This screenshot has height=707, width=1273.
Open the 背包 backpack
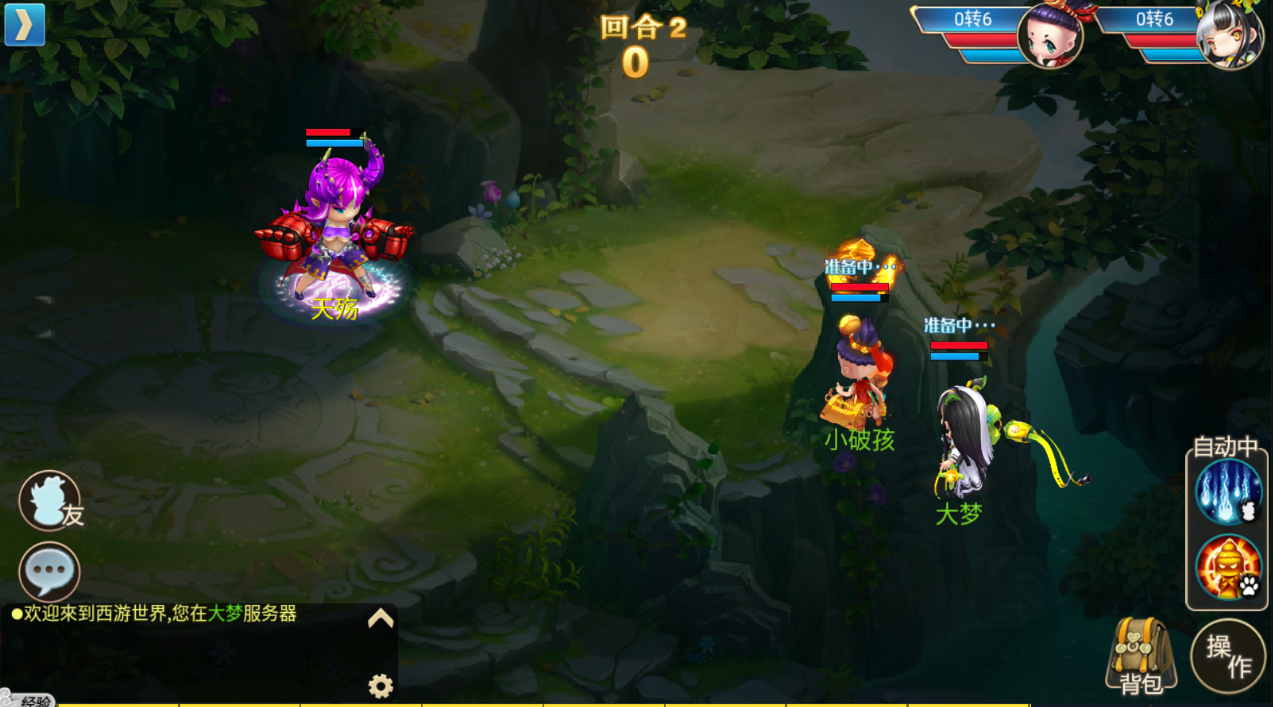(1141, 655)
